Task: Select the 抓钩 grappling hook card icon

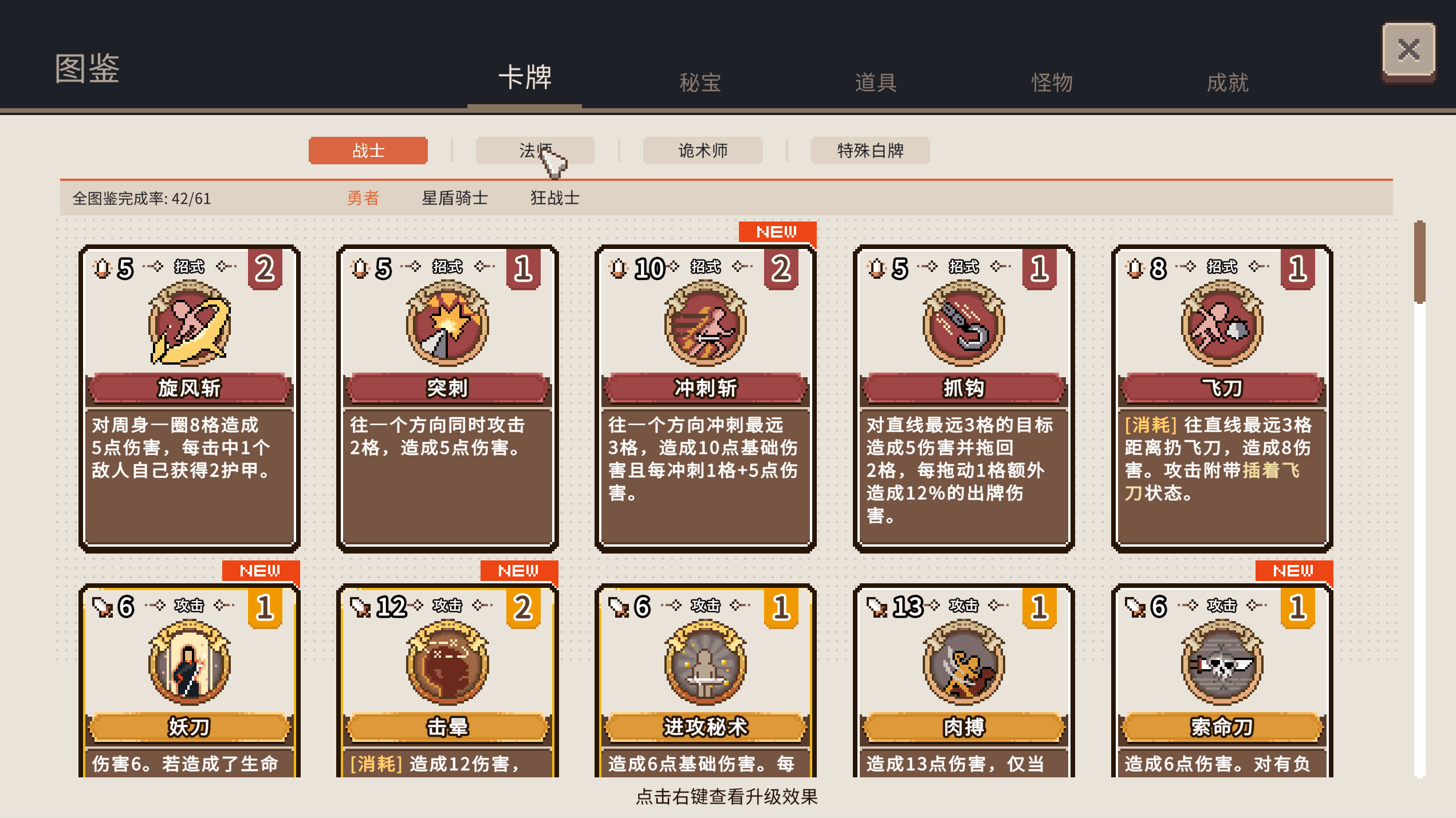Action: point(963,326)
